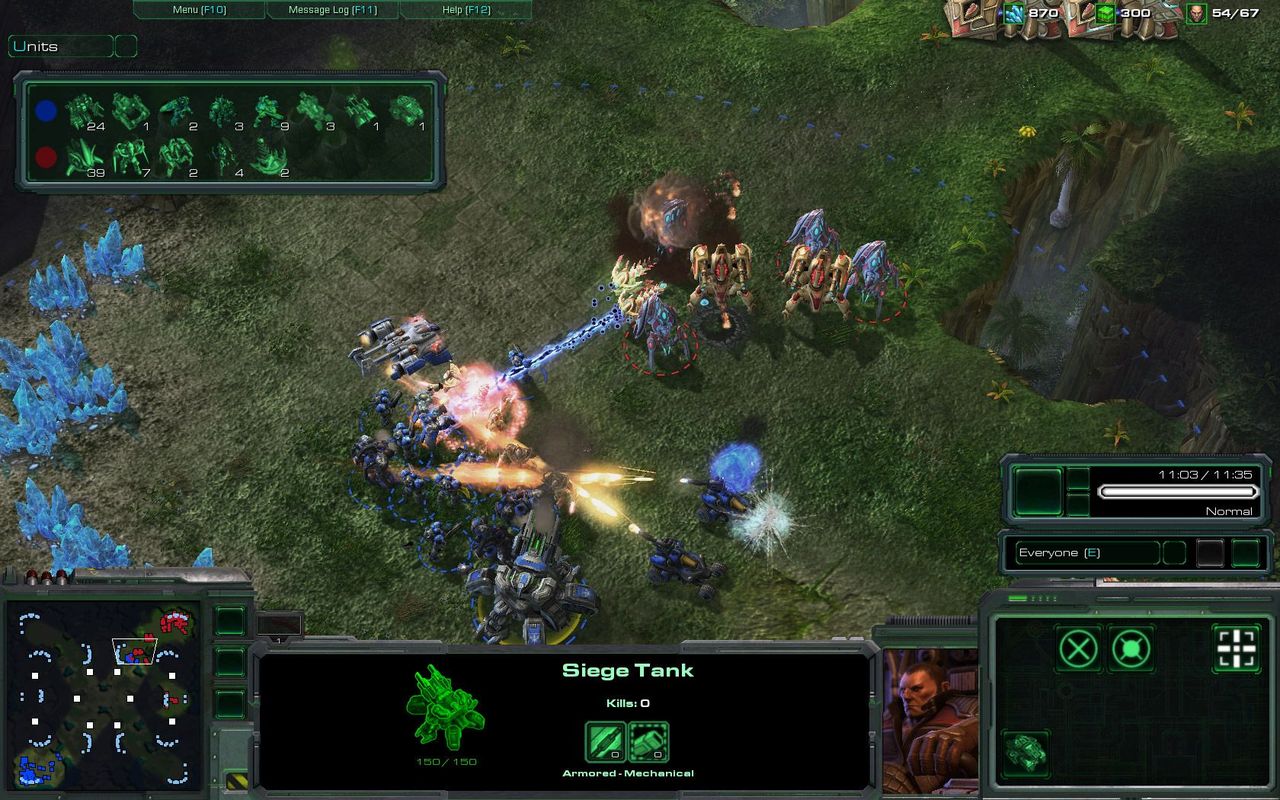
Task: Activate the Siege Mode command icon
Action: 1026,752
